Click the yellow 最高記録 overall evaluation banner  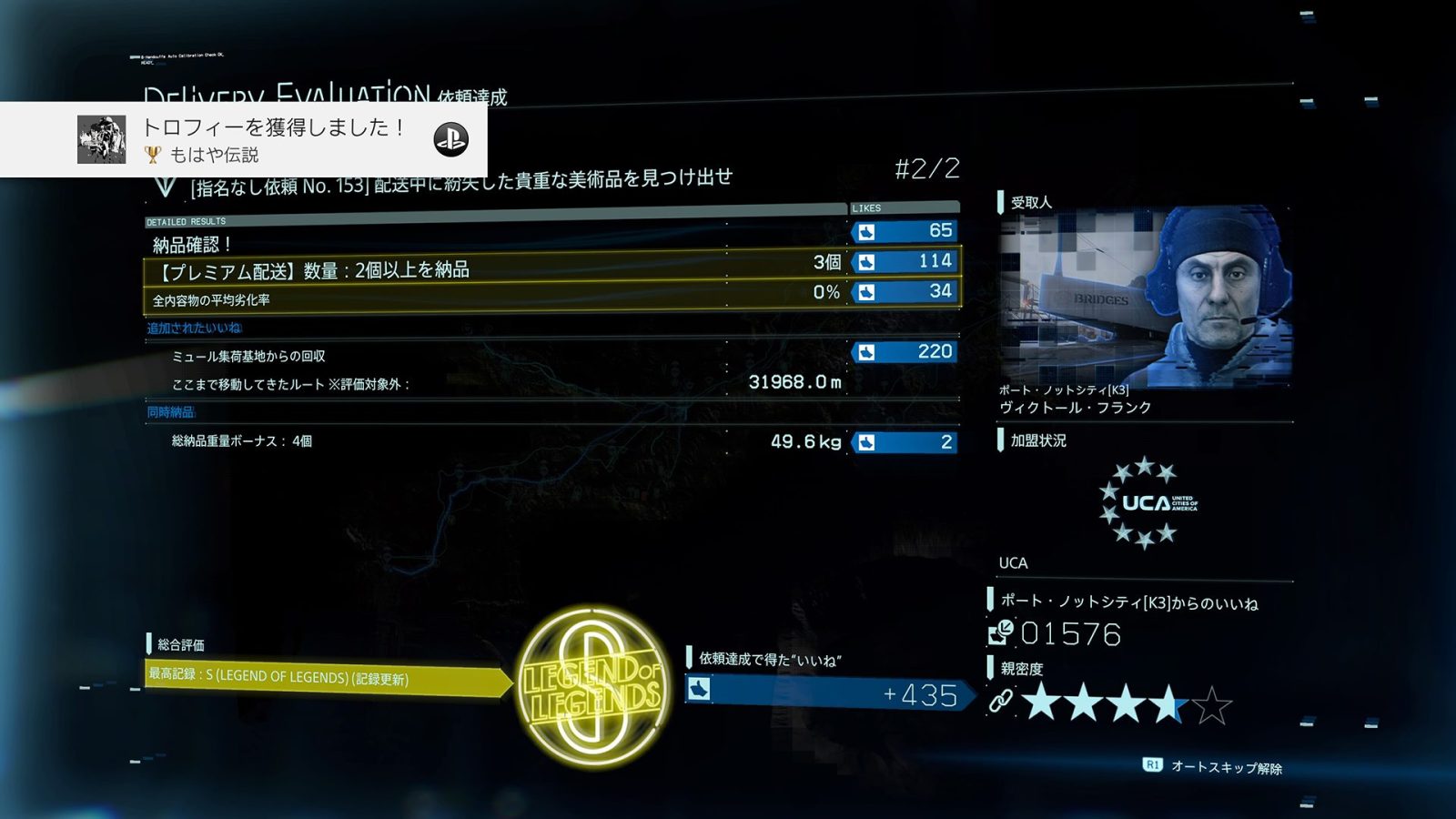tap(325, 679)
